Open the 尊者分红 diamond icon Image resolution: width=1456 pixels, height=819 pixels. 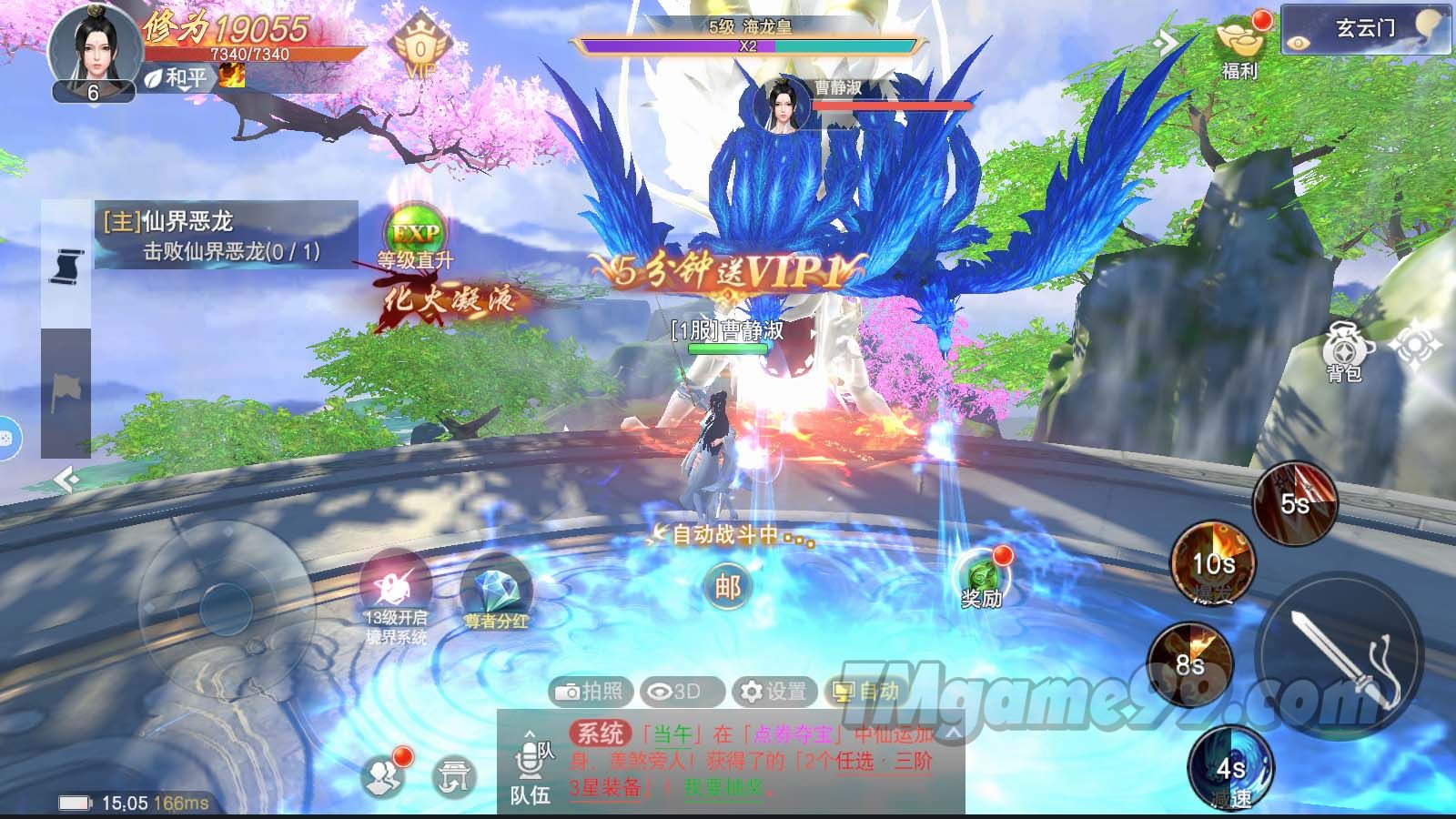click(496, 593)
